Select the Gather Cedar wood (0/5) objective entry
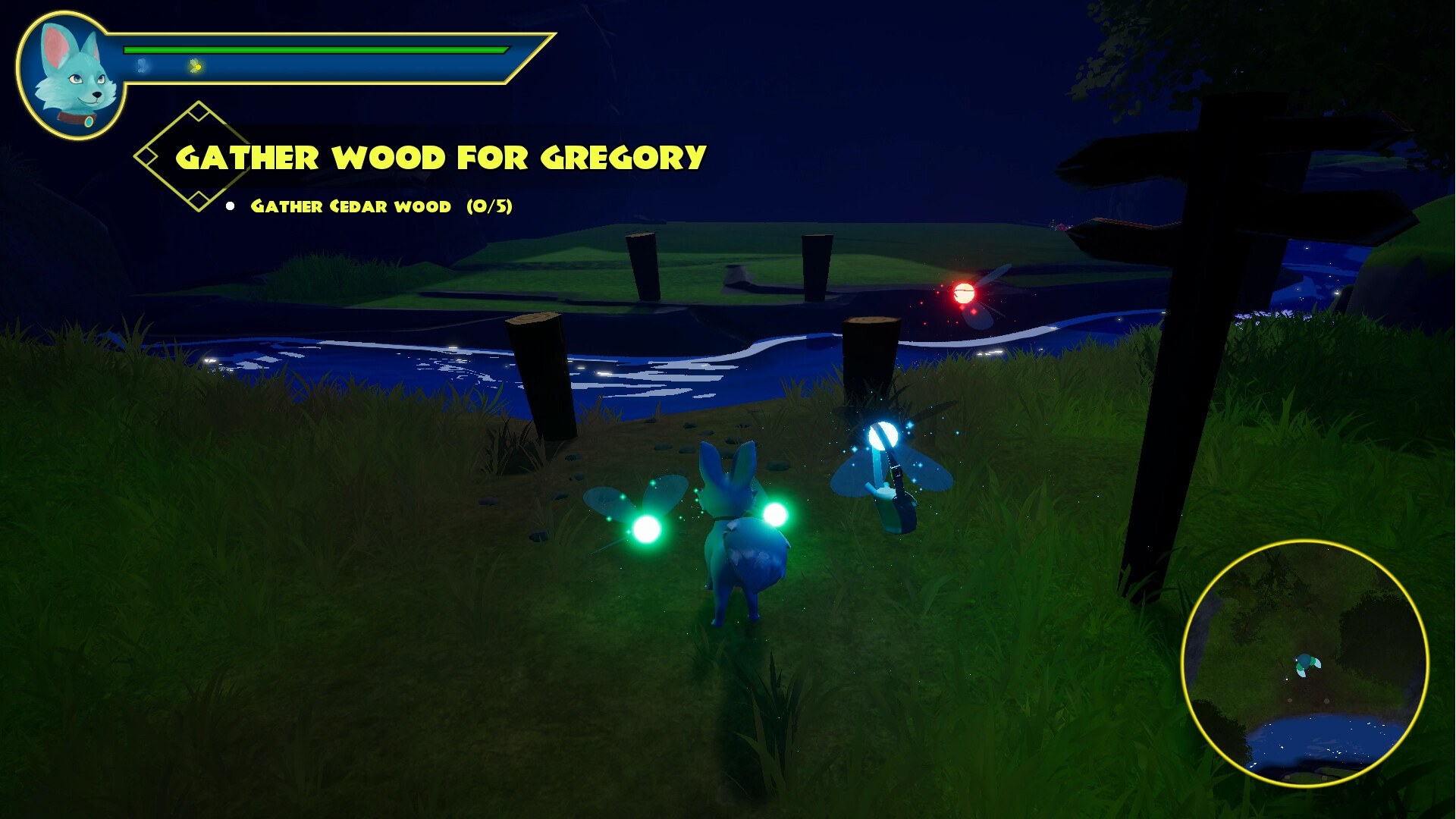This screenshot has width=1456, height=819. [x=383, y=205]
